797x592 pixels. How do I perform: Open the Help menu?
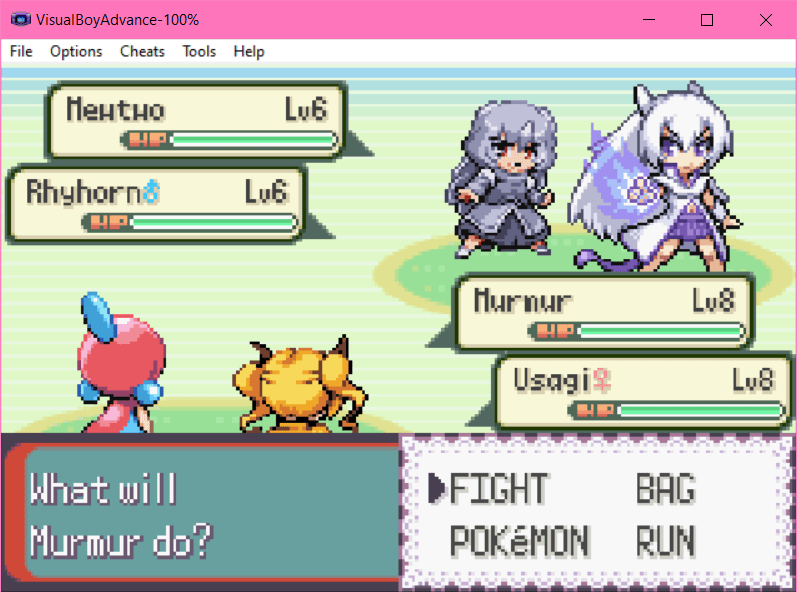249,51
